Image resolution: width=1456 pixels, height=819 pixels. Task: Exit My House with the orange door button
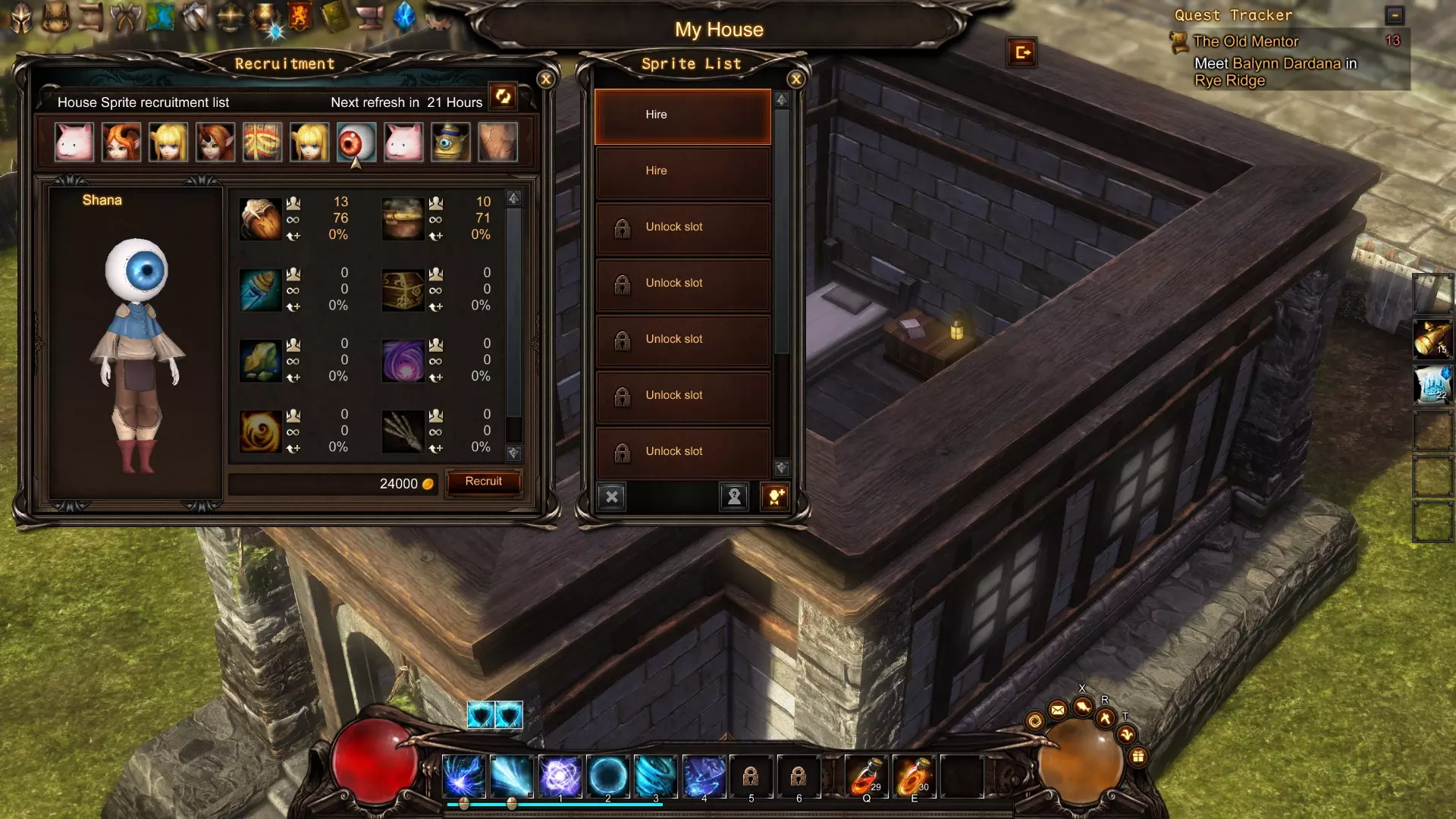tap(1021, 52)
